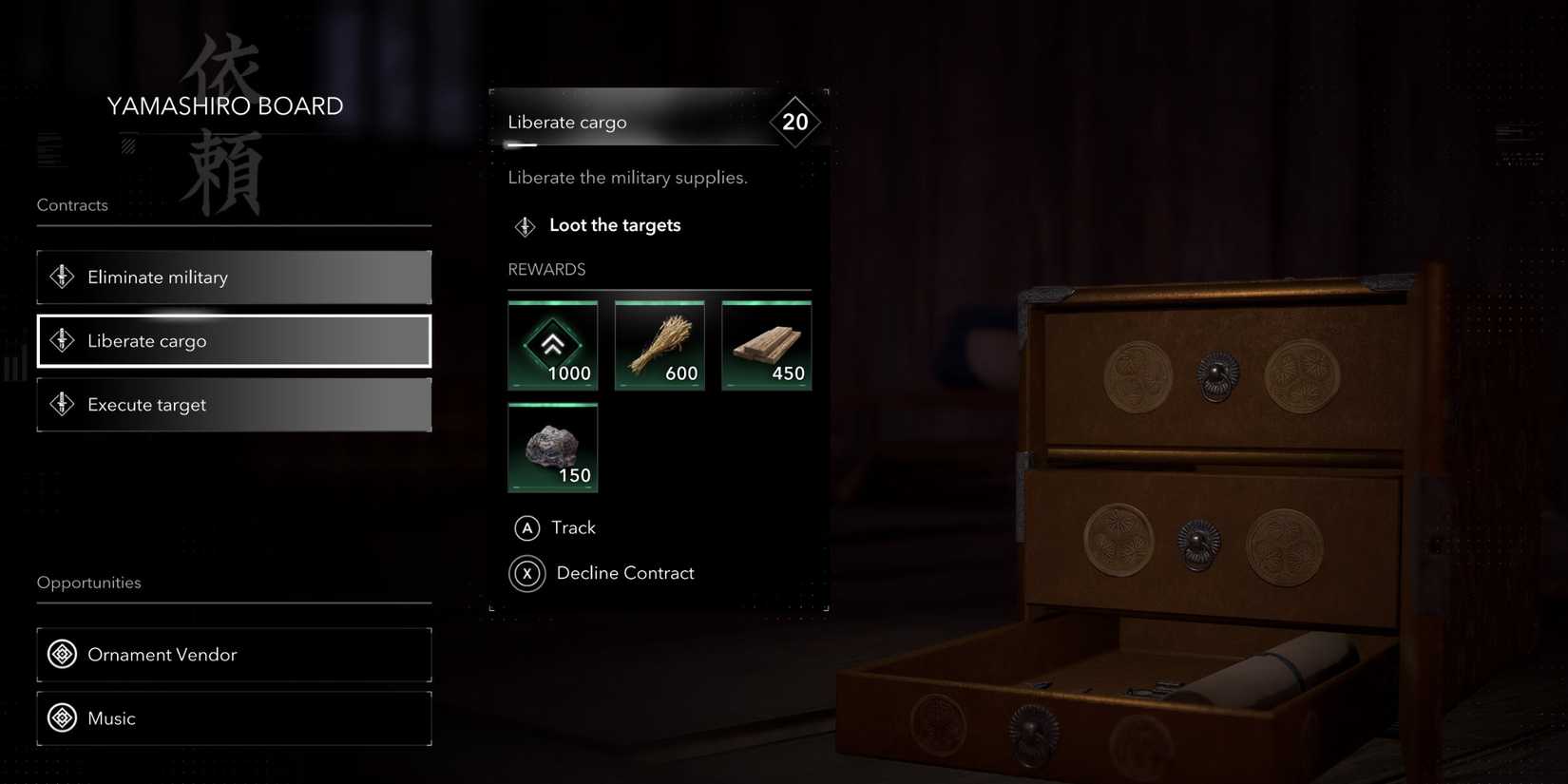
Task: Click Decline Contract to reject it
Action: coord(624,573)
